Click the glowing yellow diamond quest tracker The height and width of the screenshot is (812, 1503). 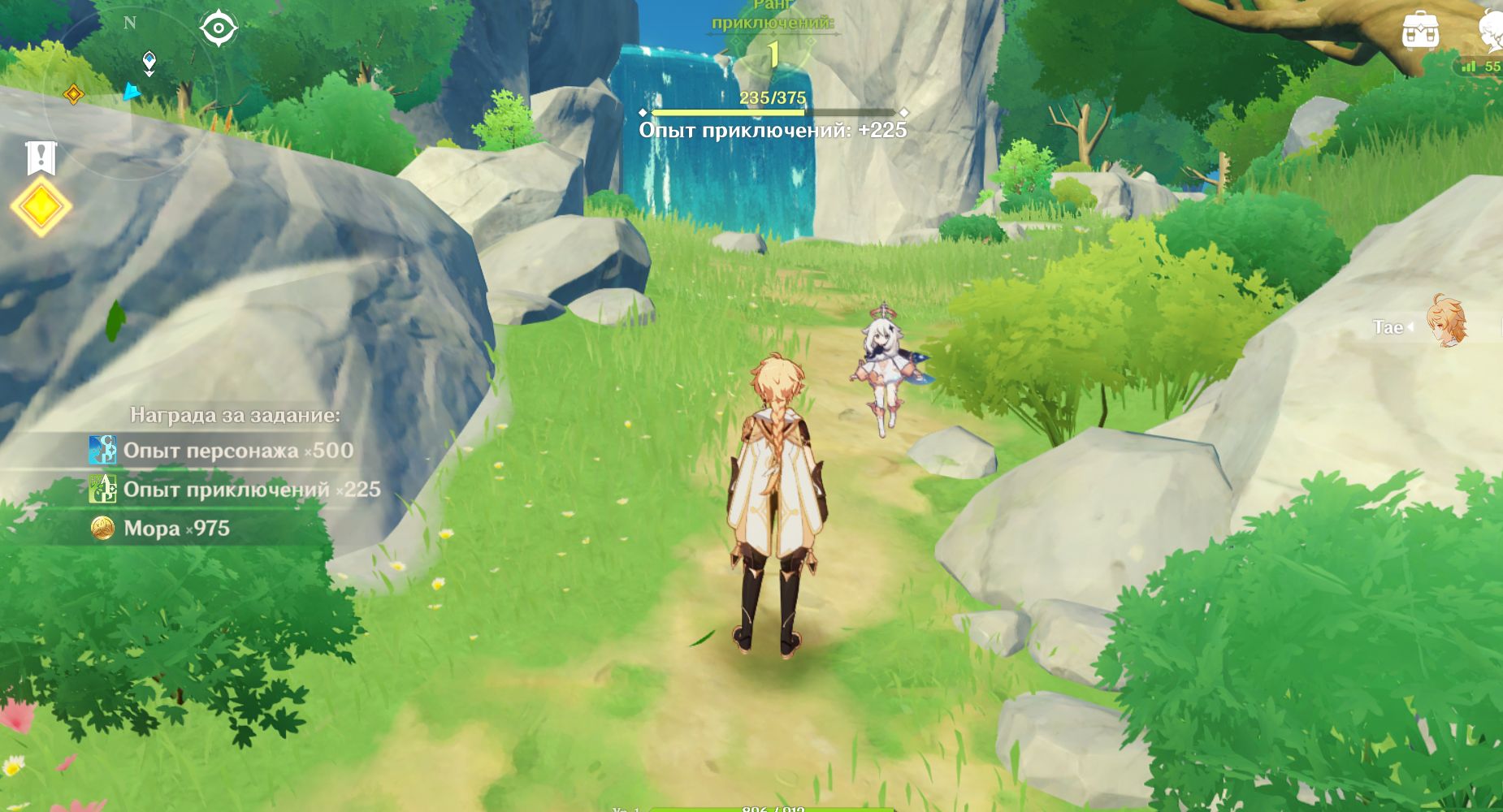click(x=40, y=207)
